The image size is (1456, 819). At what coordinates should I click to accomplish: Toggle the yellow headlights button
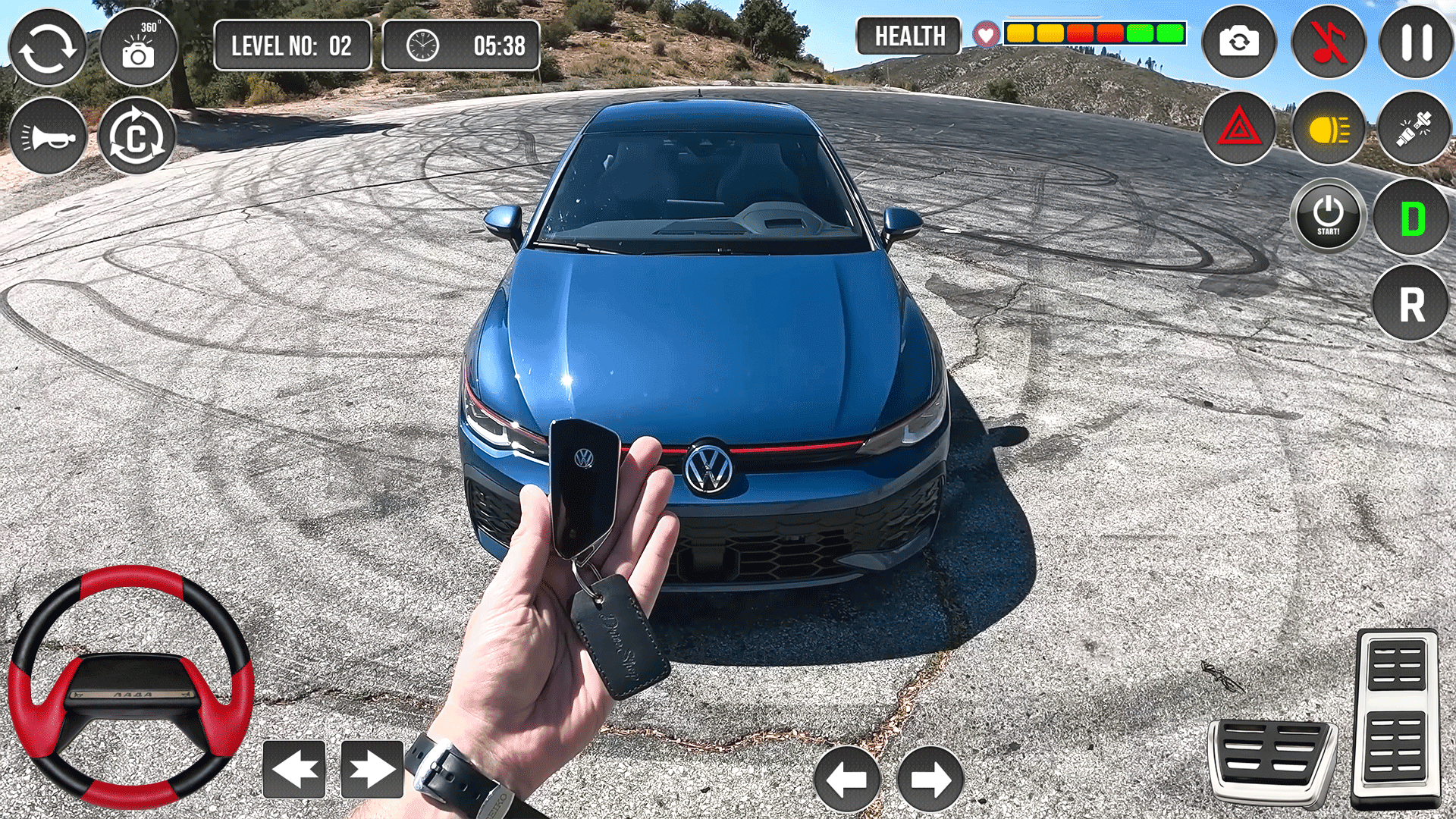click(x=1329, y=128)
